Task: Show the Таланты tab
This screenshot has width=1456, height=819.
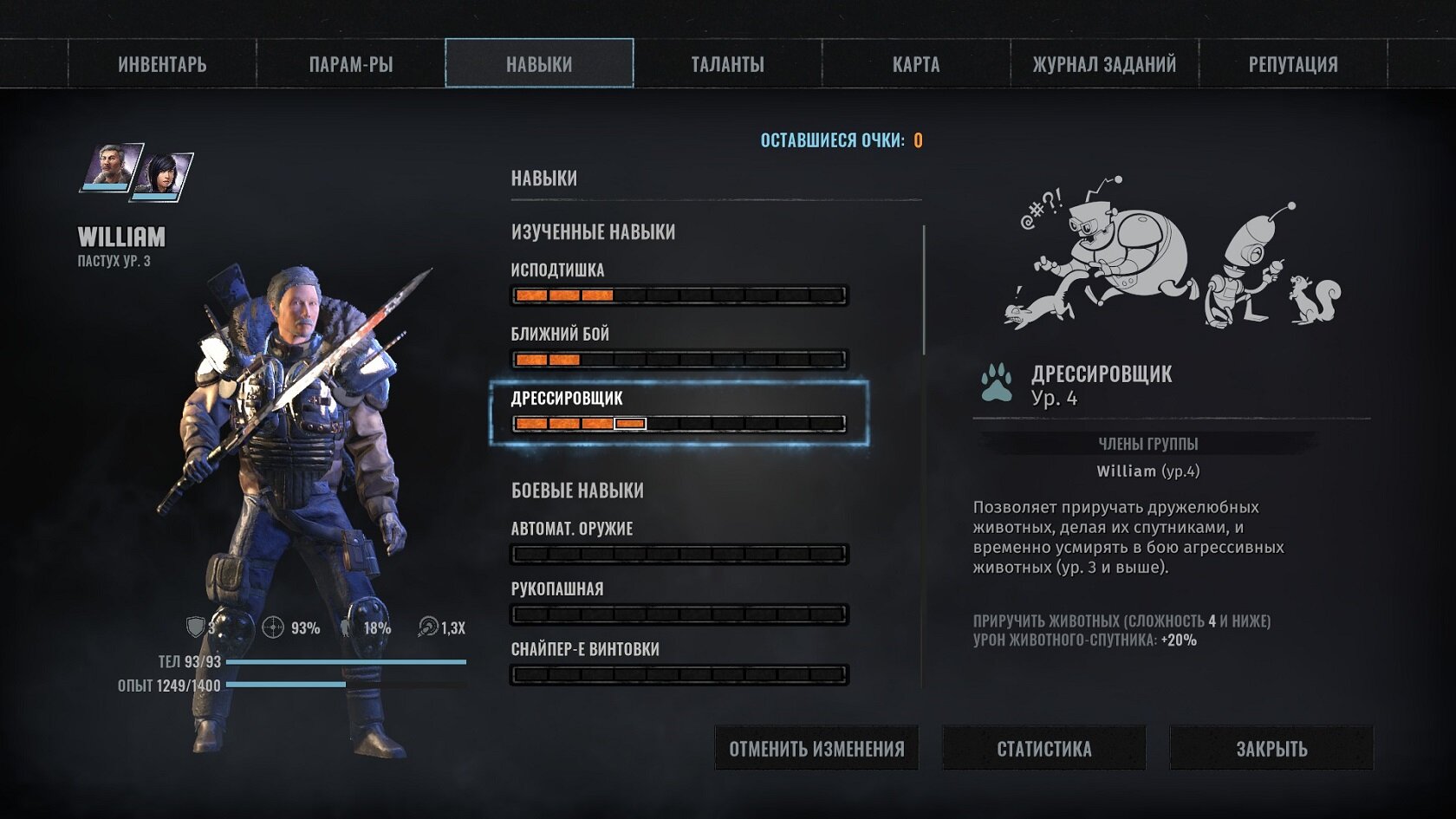Action: click(727, 64)
